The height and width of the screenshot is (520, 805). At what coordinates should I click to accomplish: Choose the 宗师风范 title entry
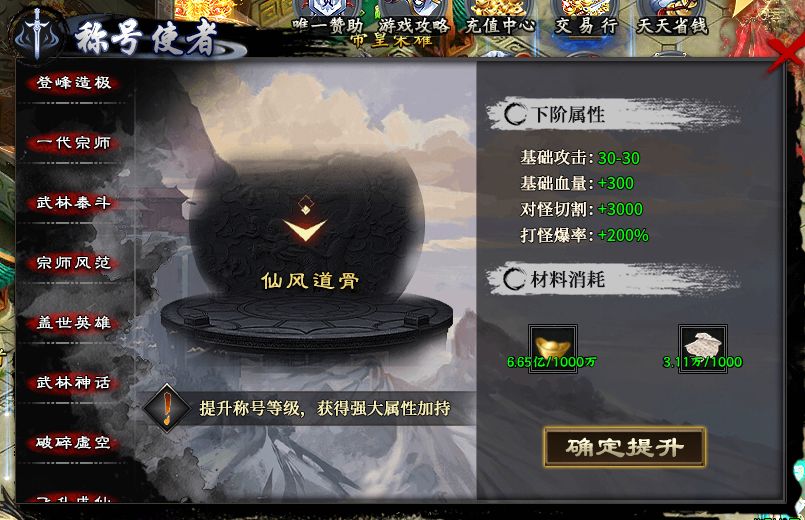[x=73, y=263]
